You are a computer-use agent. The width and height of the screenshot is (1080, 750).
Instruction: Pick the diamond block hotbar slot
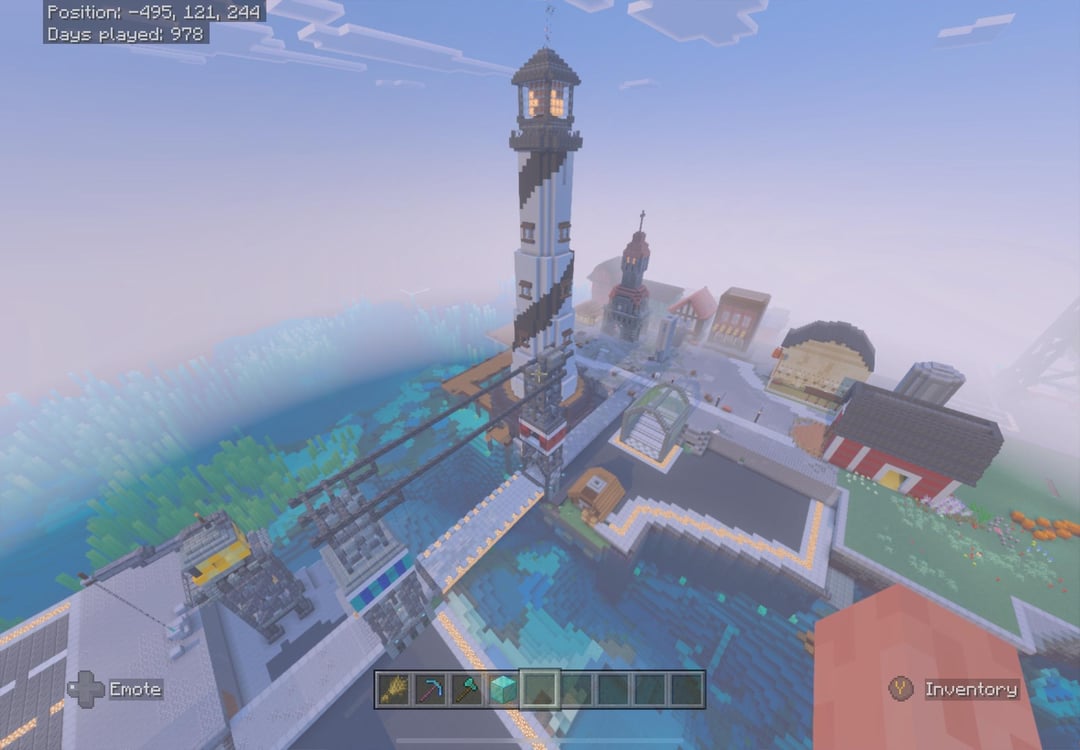[x=502, y=689]
